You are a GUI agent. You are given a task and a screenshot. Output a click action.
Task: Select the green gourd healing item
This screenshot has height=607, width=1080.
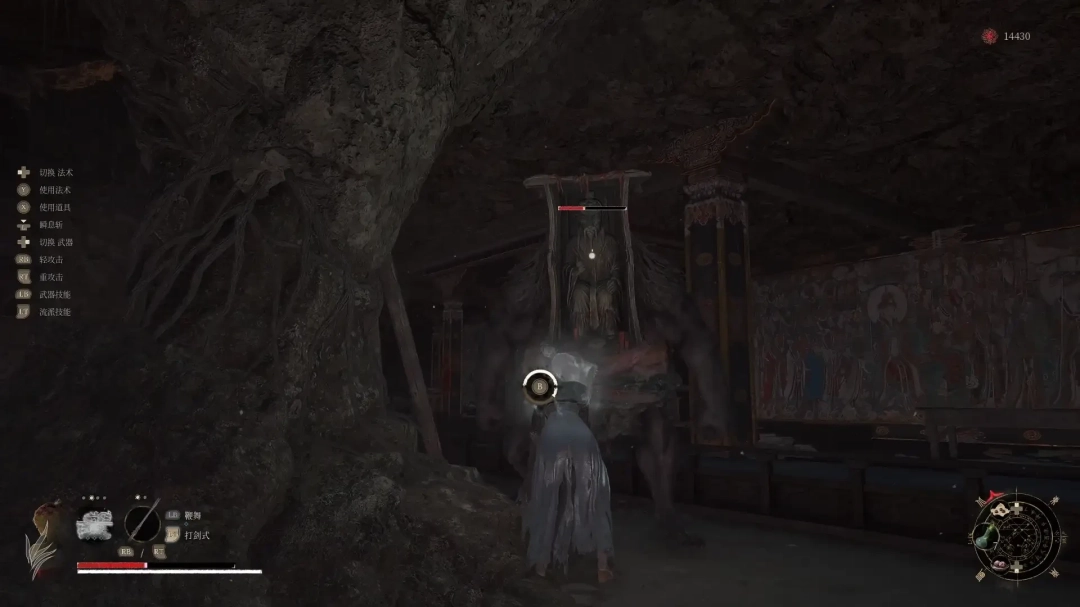[983, 538]
